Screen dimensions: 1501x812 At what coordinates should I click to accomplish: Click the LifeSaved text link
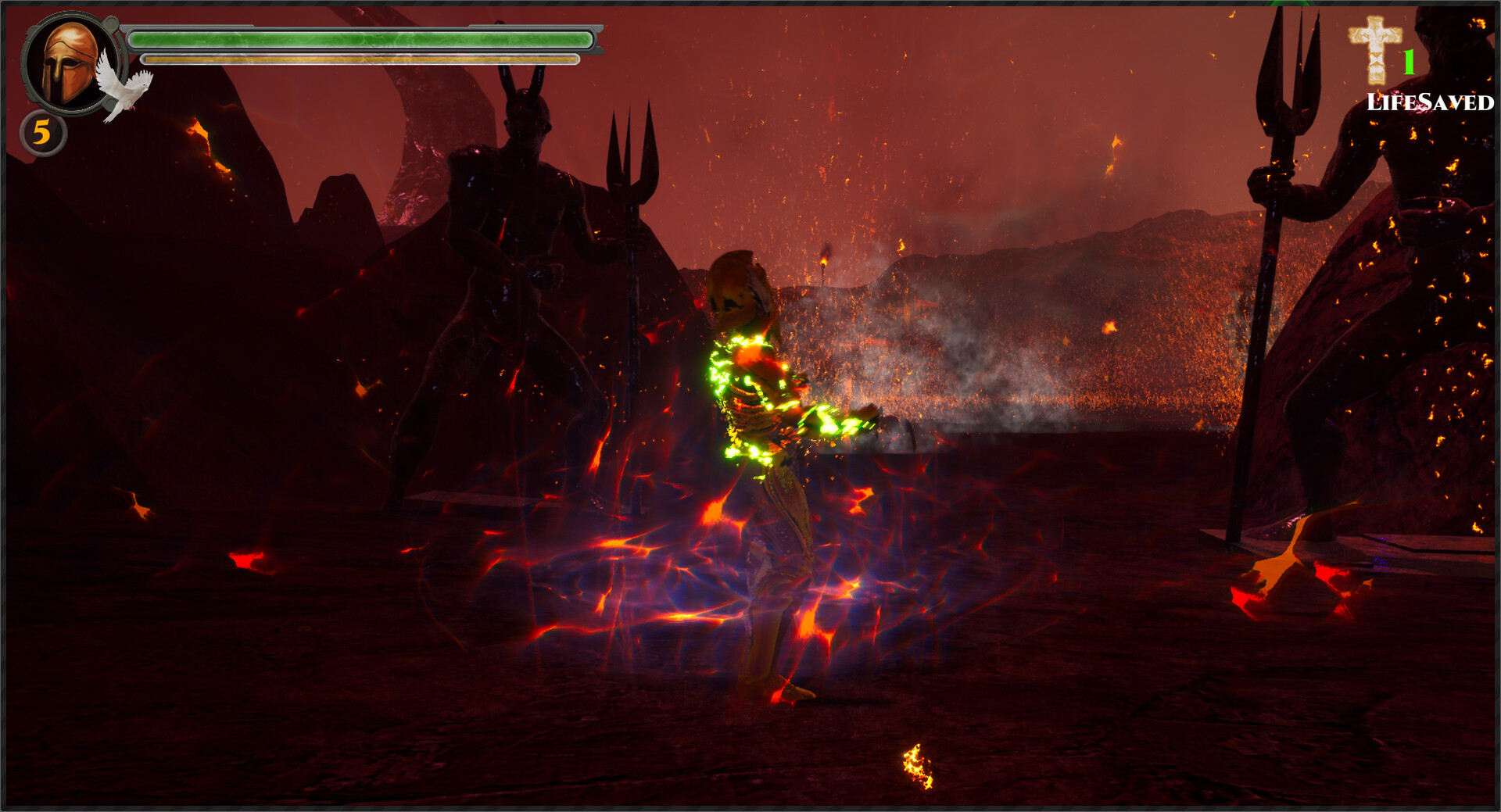coord(1431,102)
